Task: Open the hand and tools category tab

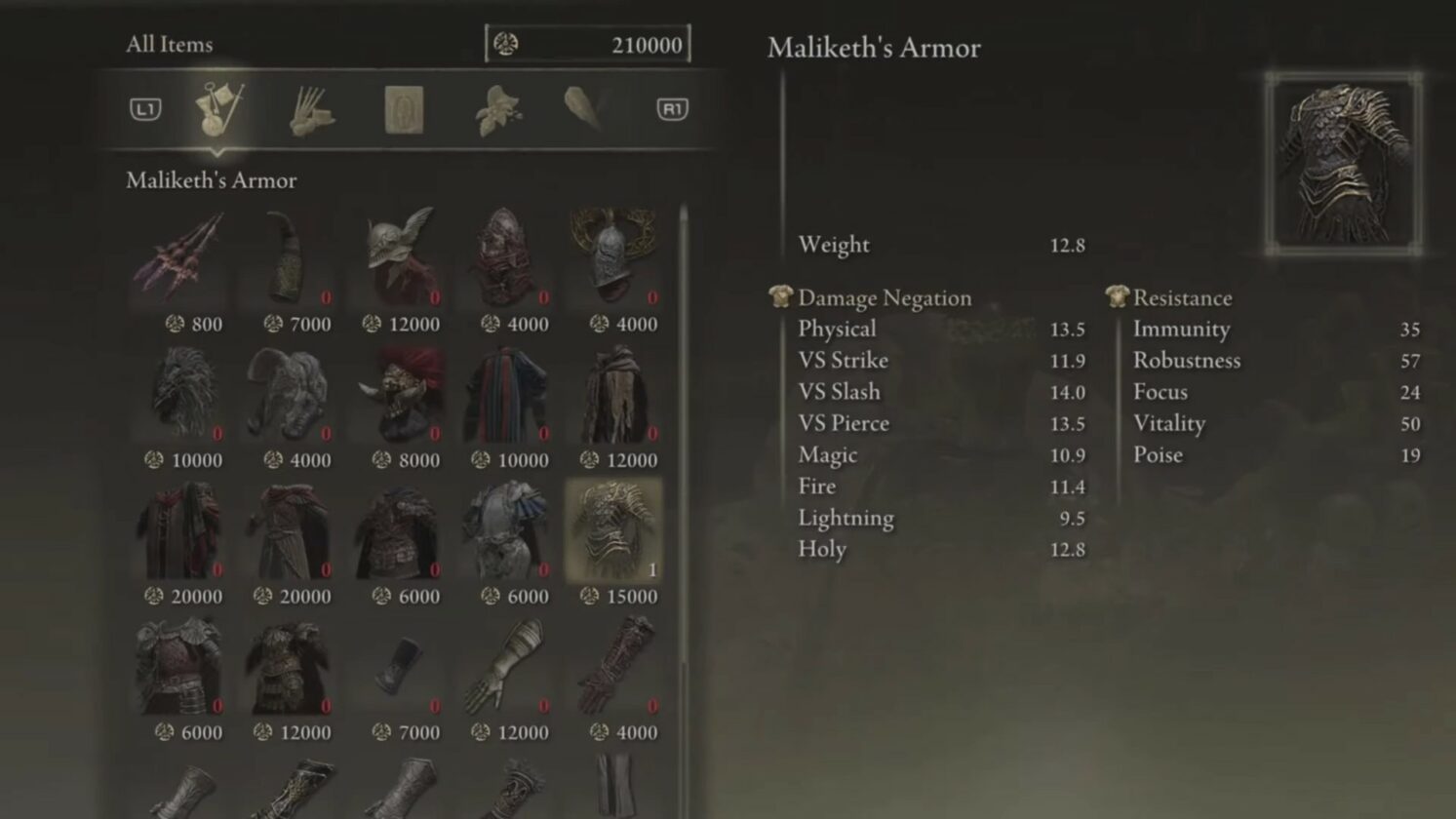Action: click(x=312, y=109)
